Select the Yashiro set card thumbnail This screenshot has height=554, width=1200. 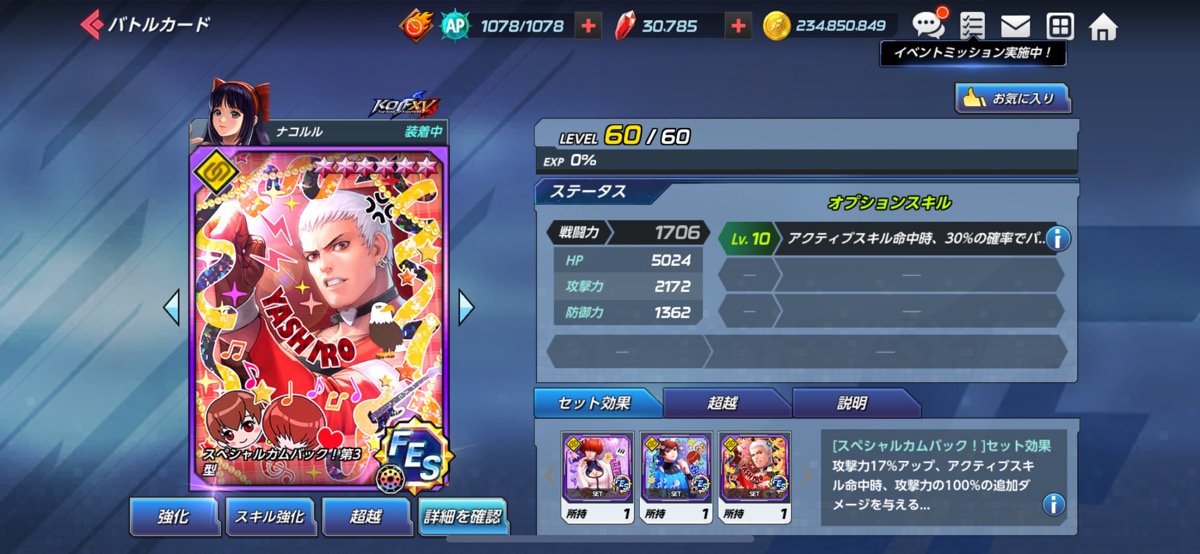click(x=755, y=467)
